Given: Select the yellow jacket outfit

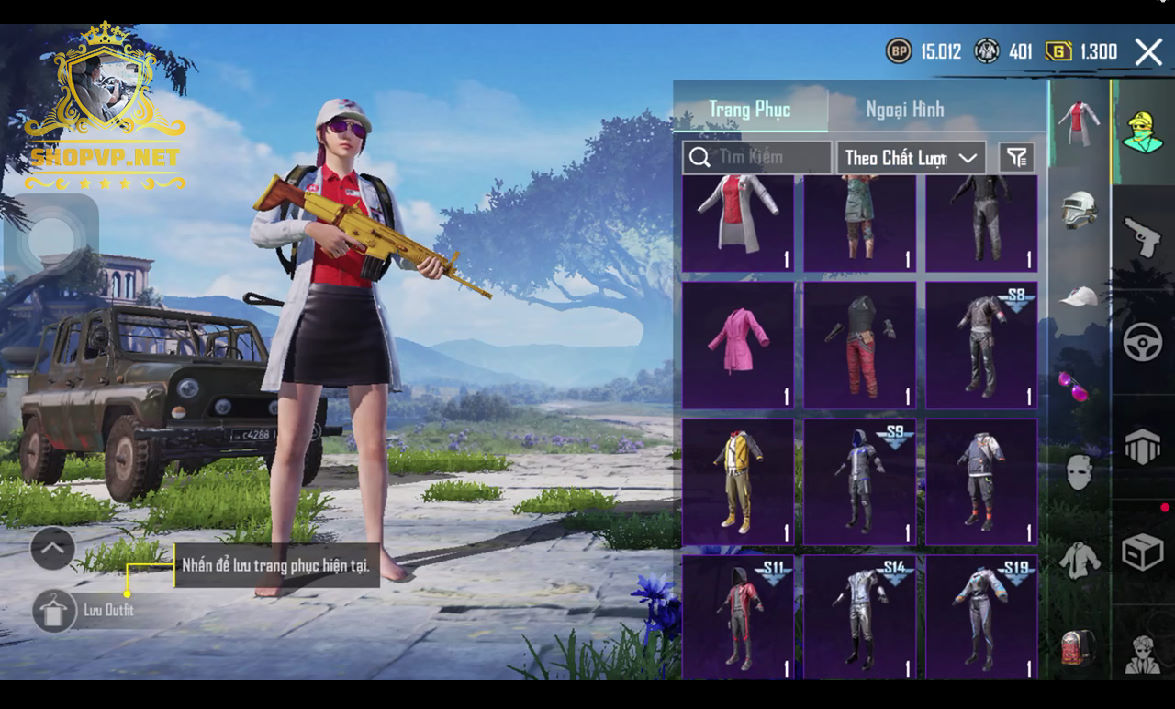Looking at the screenshot, I should (x=738, y=481).
